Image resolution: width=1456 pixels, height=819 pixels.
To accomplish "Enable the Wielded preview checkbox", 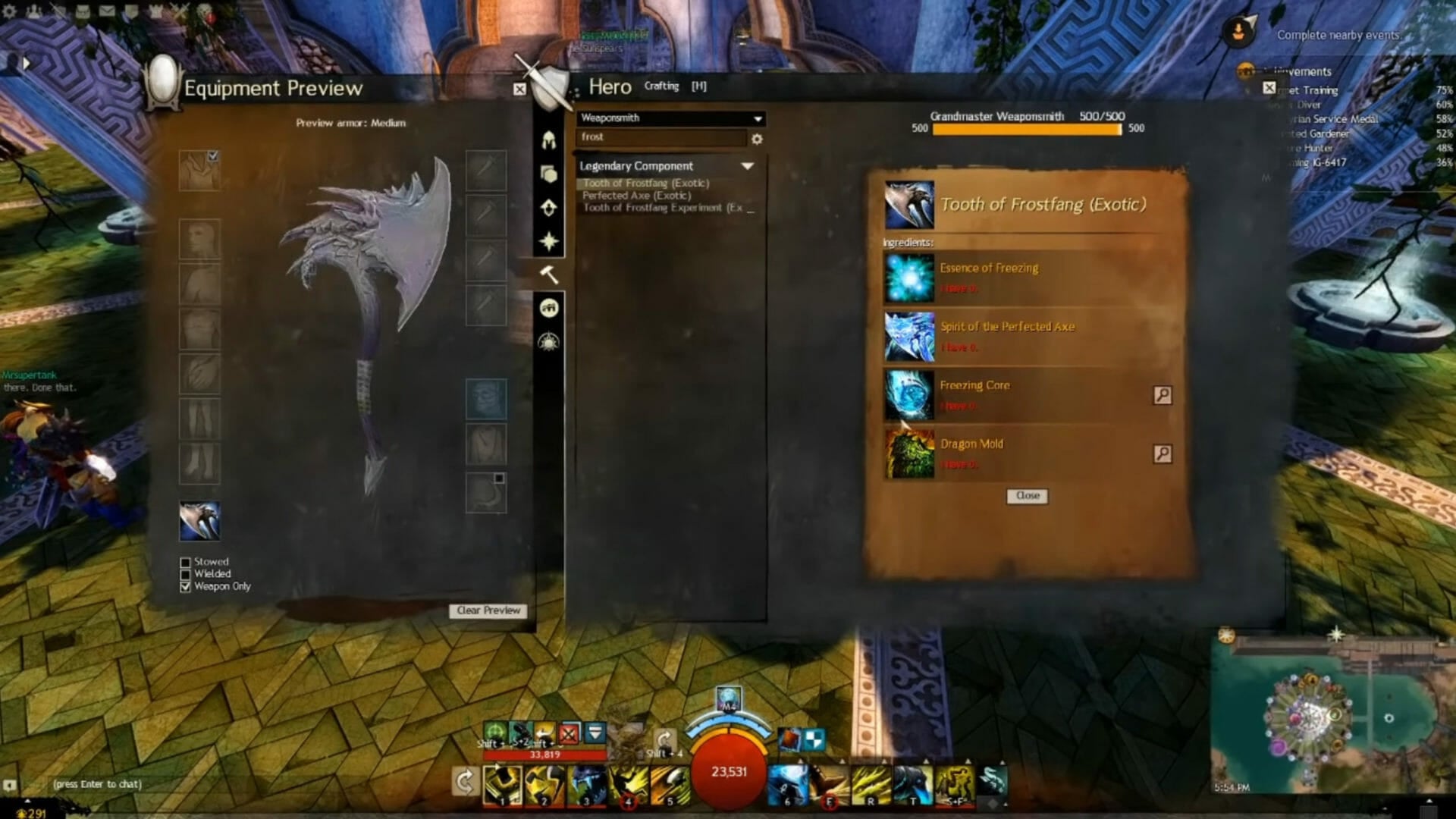I will pyautogui.click(x=186, y=574).
